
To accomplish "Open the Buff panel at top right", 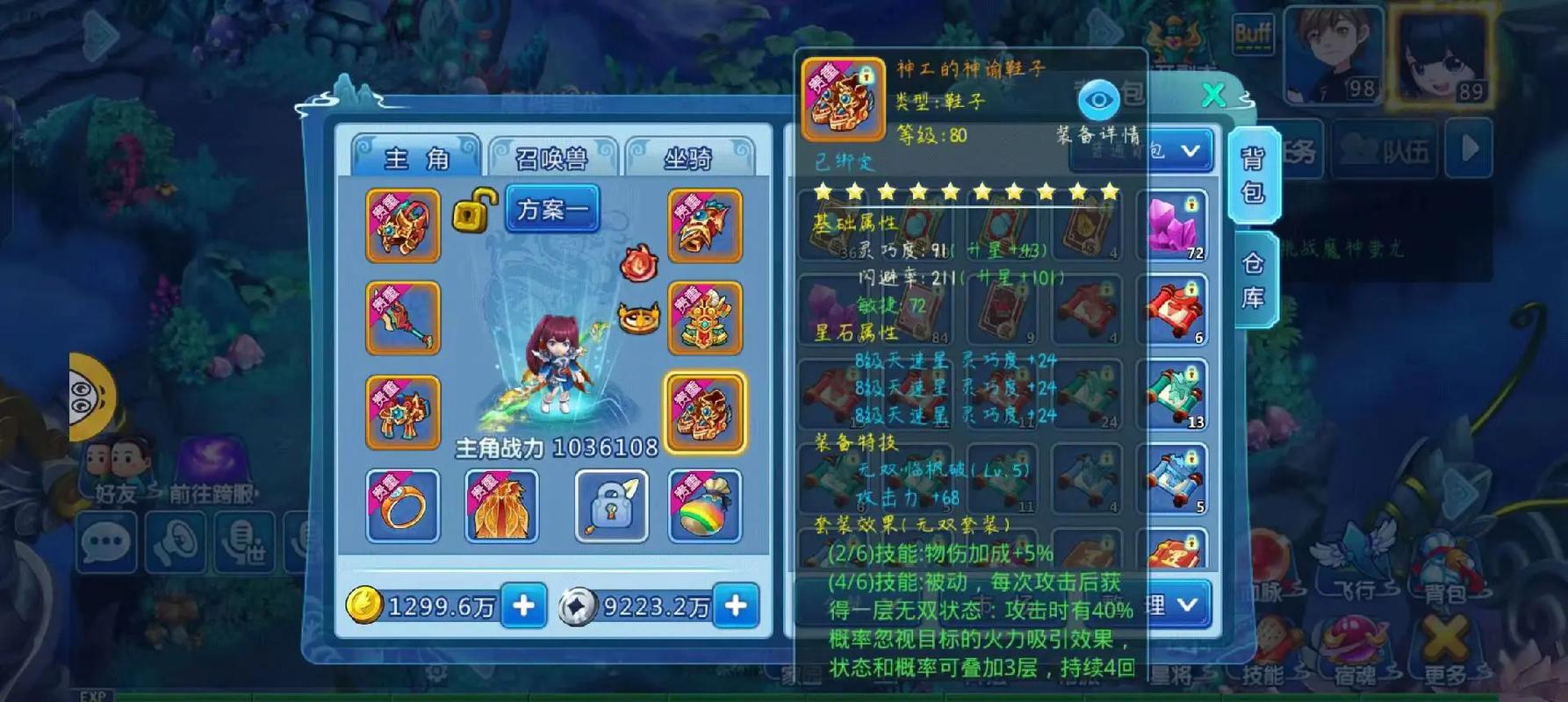I will click(1253, 32).
